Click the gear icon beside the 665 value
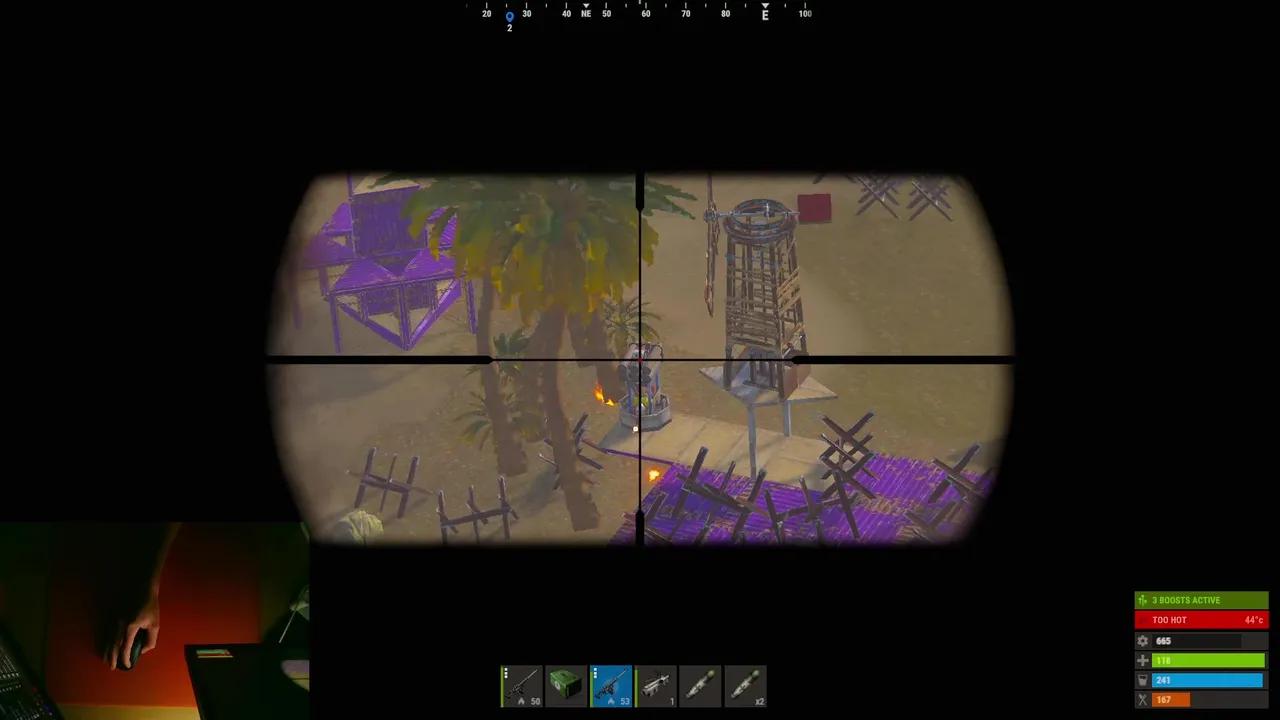The image size is (1280, 720). pyautogui.click(x=1142, y=641)
